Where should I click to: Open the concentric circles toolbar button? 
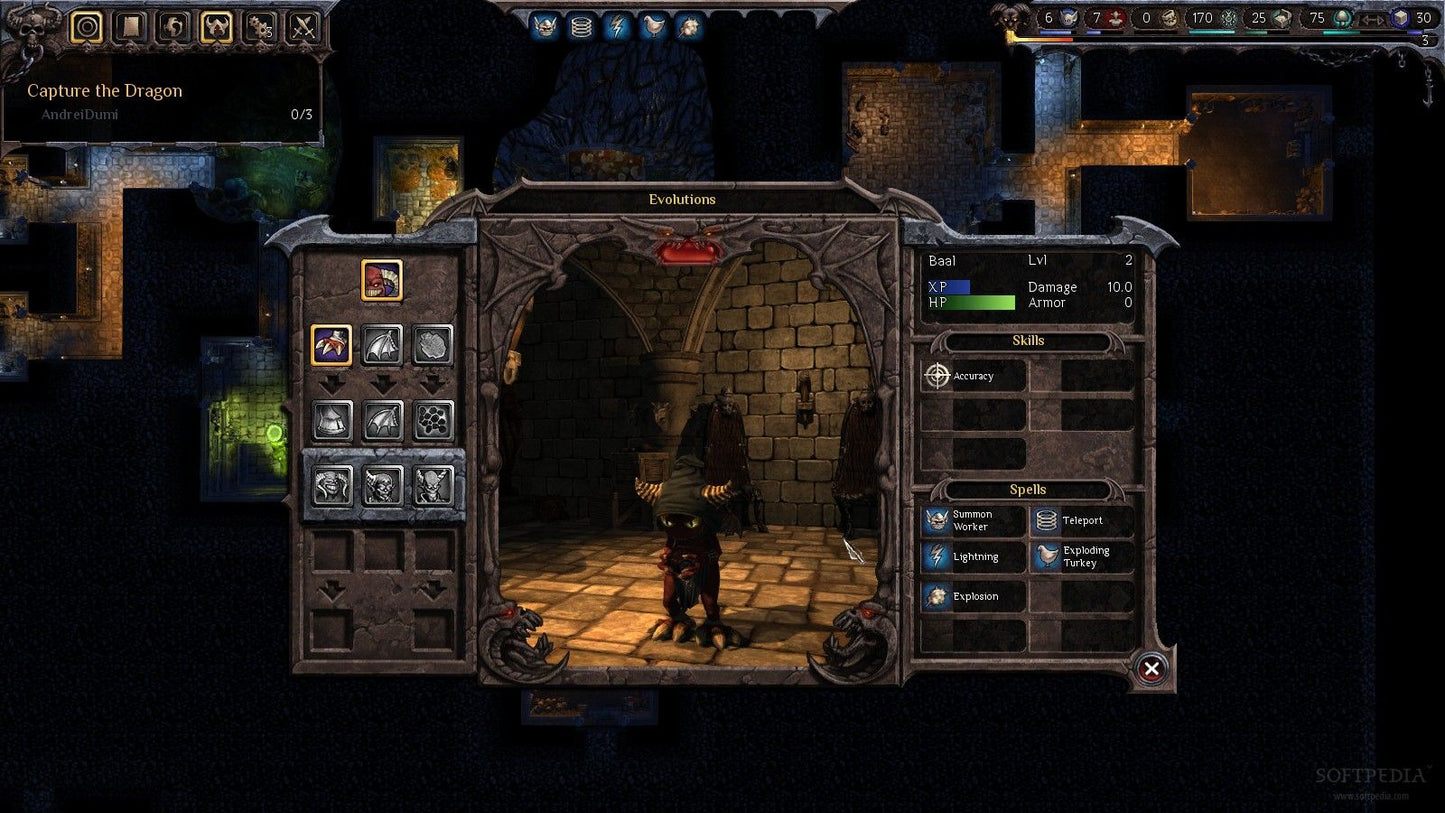click(87, 27)
